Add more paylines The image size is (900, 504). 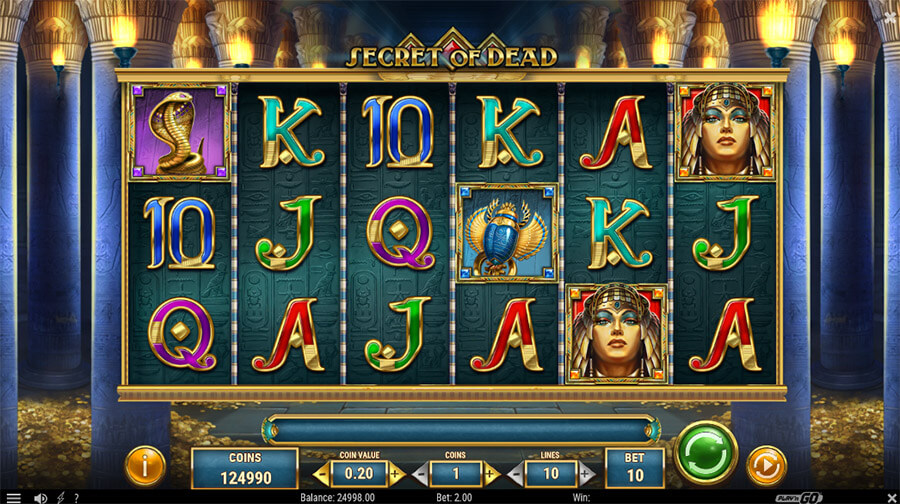point(586,473)
